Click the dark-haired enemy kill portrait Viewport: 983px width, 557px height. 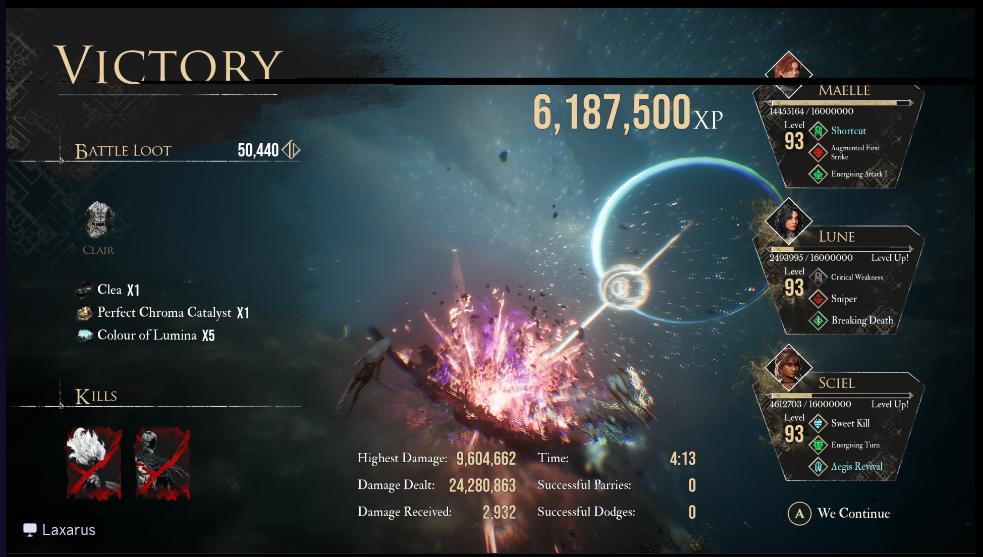(x=163, y=462)
